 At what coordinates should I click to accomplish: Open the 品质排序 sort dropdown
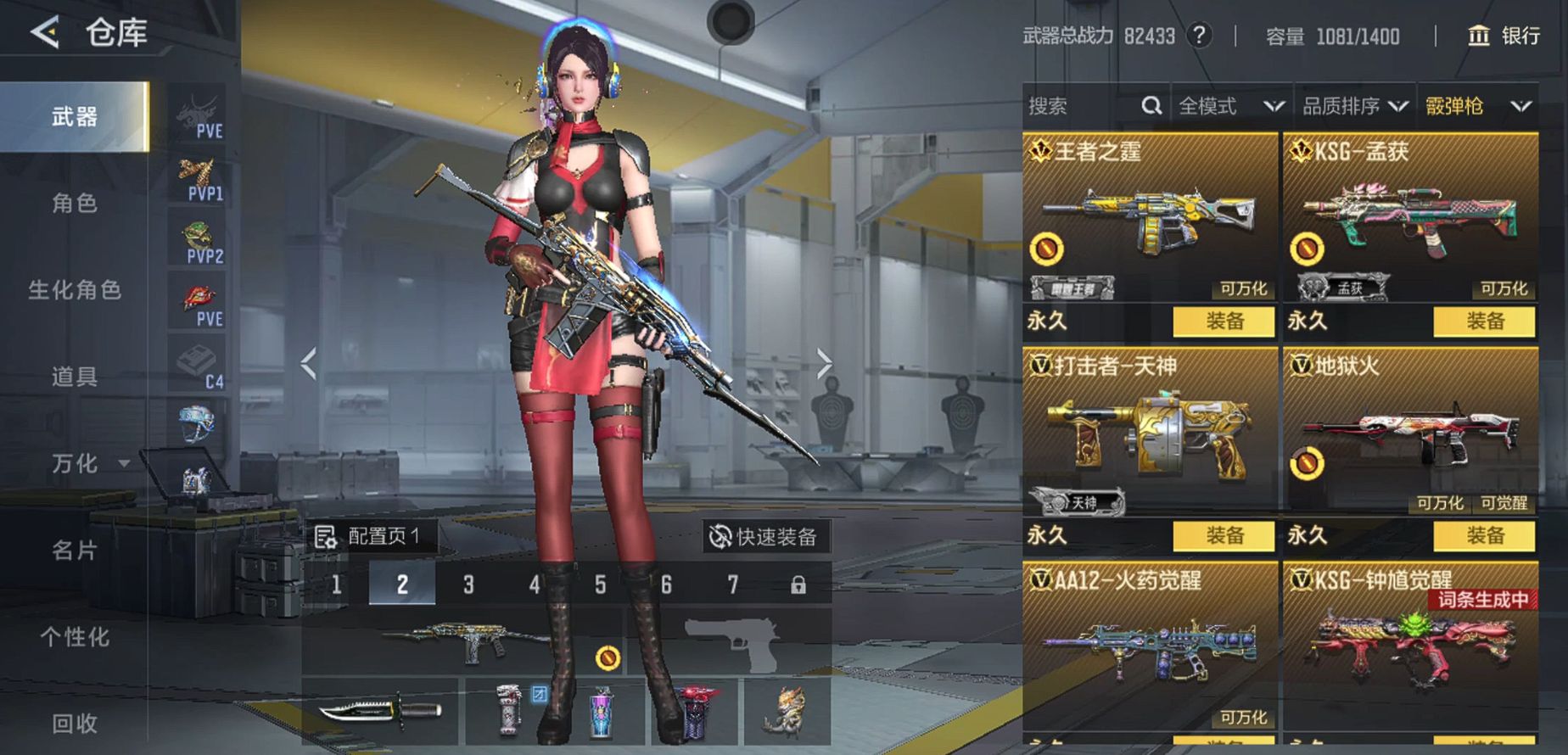[x=1355, y=106]
